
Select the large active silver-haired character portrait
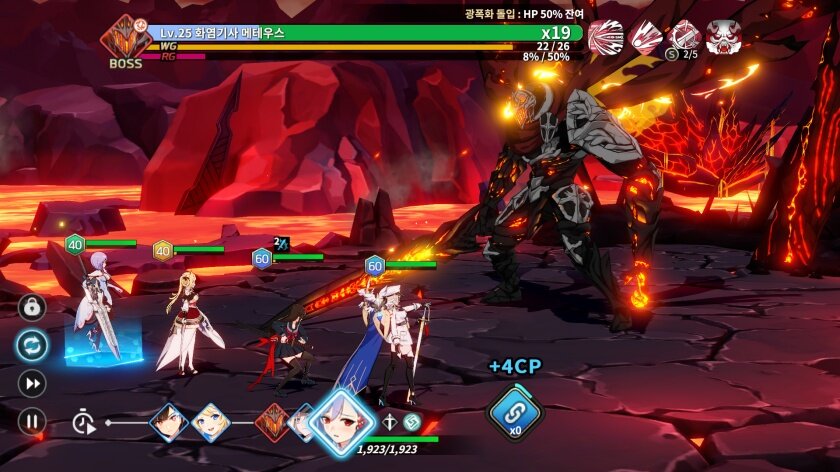coord(341,420)
